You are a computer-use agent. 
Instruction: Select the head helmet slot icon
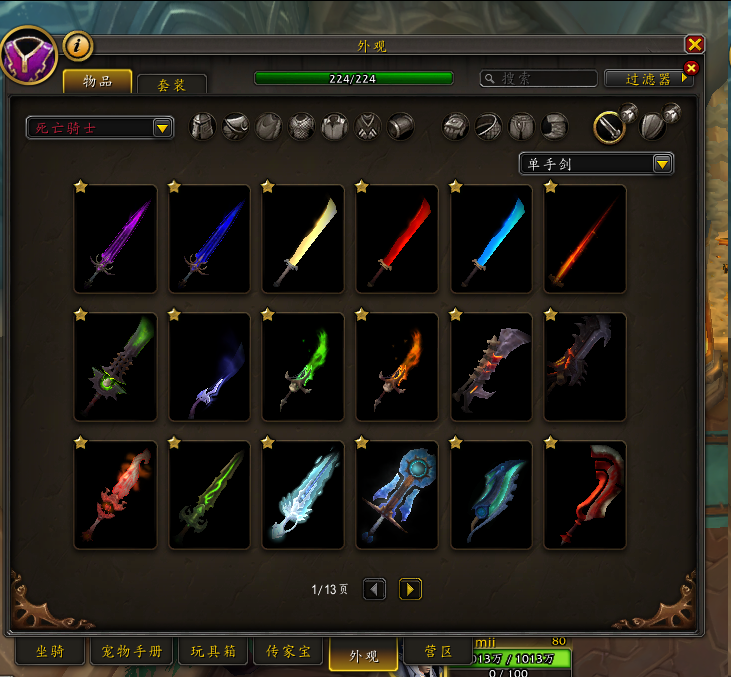(x=203, y=127)
